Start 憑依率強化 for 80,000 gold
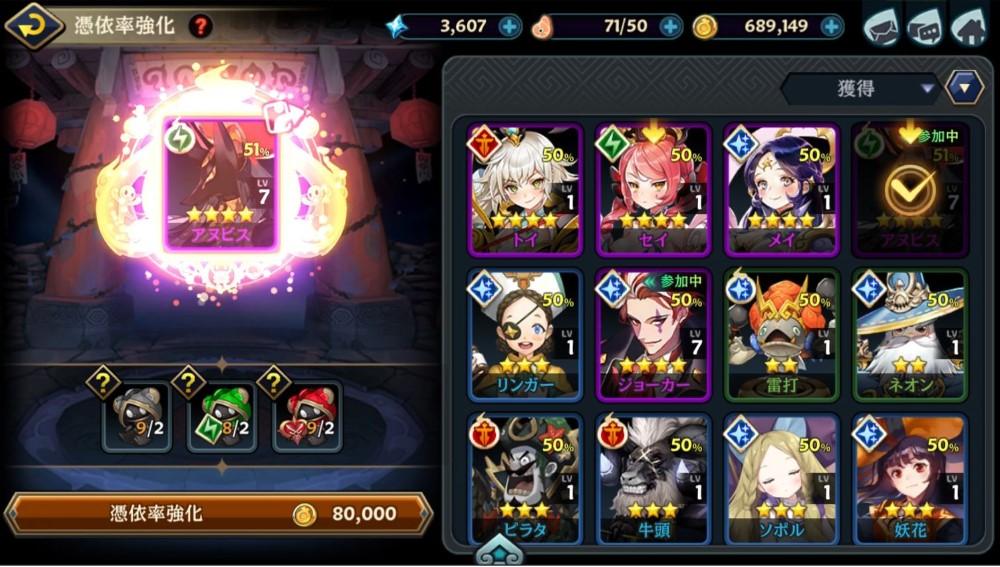This screenshot has width=1000, height=567. tap(218, 514)
